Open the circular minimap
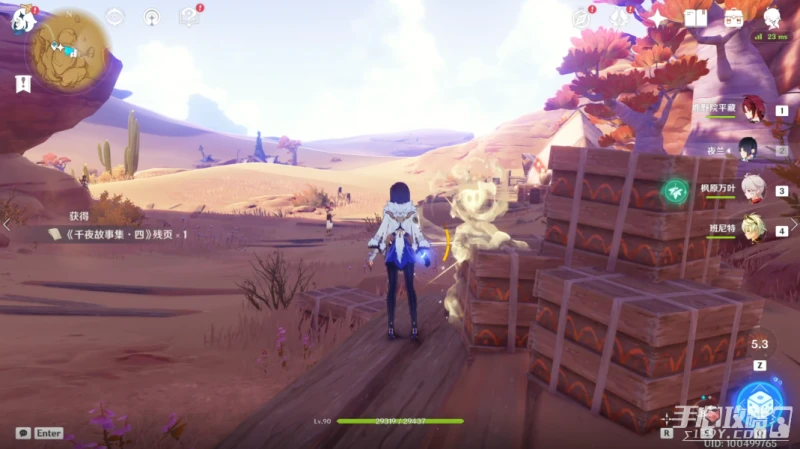Image resolution: width=800 pixels, height=449 pixels. [x=69, y=46]
